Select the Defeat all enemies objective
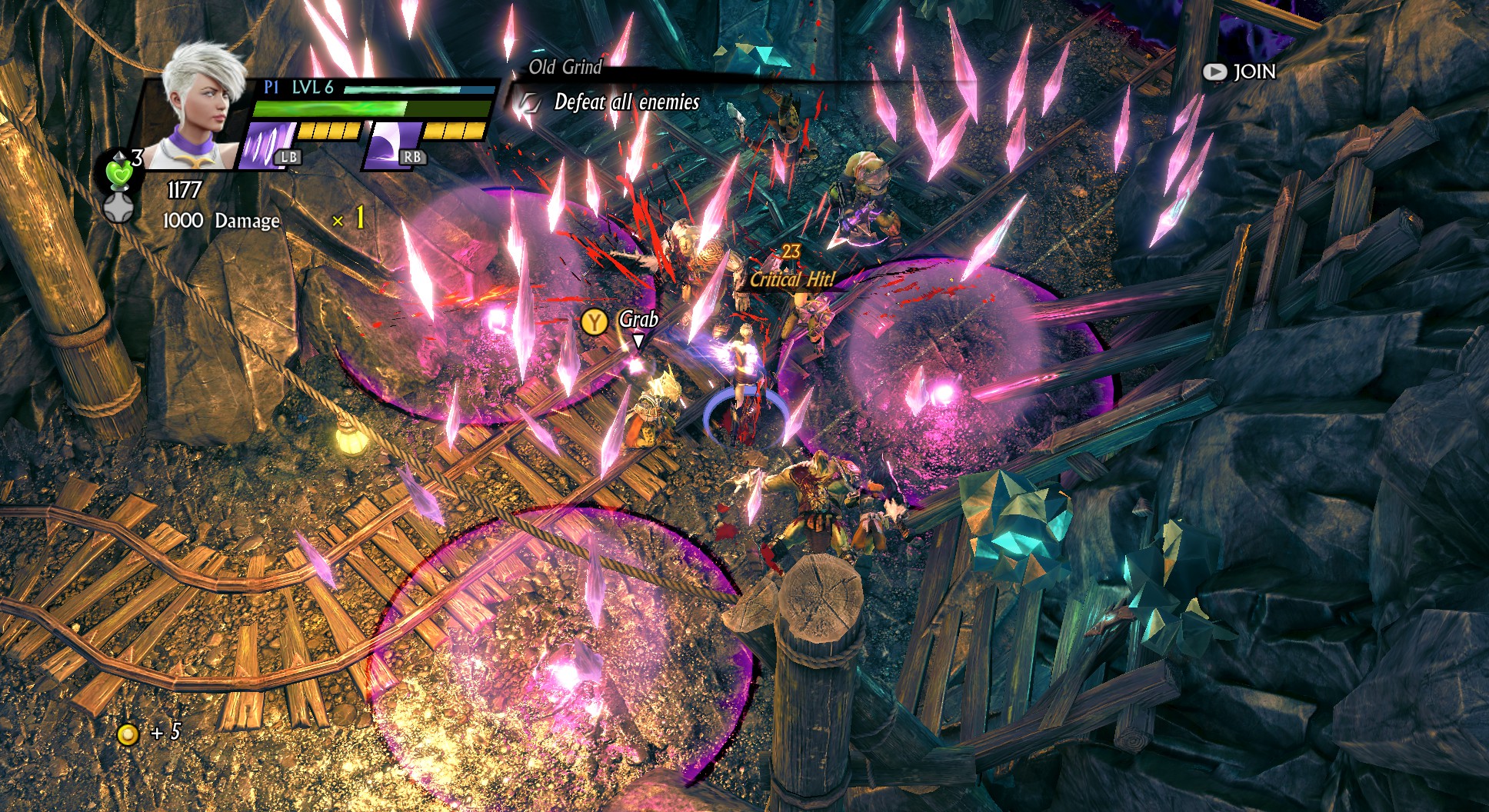 626,102
